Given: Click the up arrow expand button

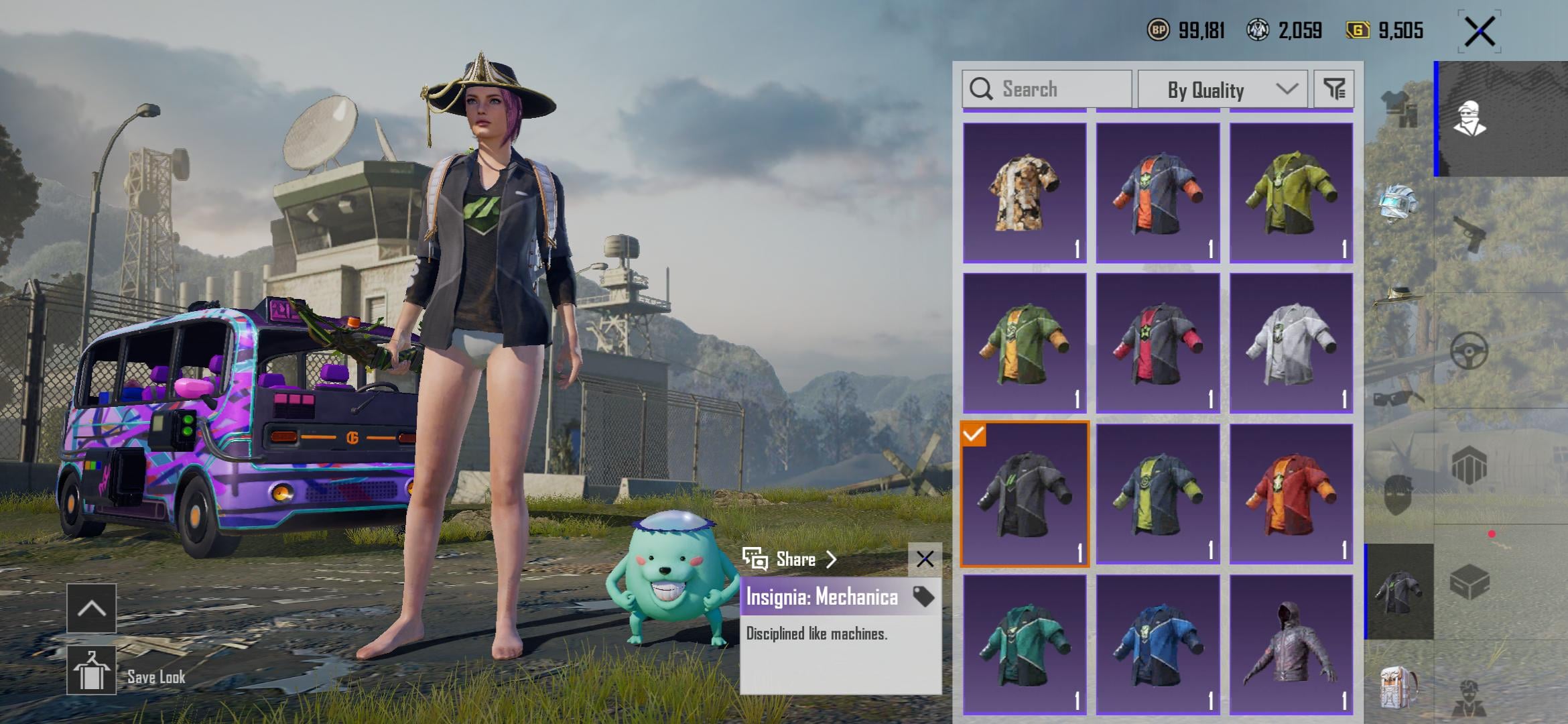Looking at the screenshot, I should [x=92, y=608].
